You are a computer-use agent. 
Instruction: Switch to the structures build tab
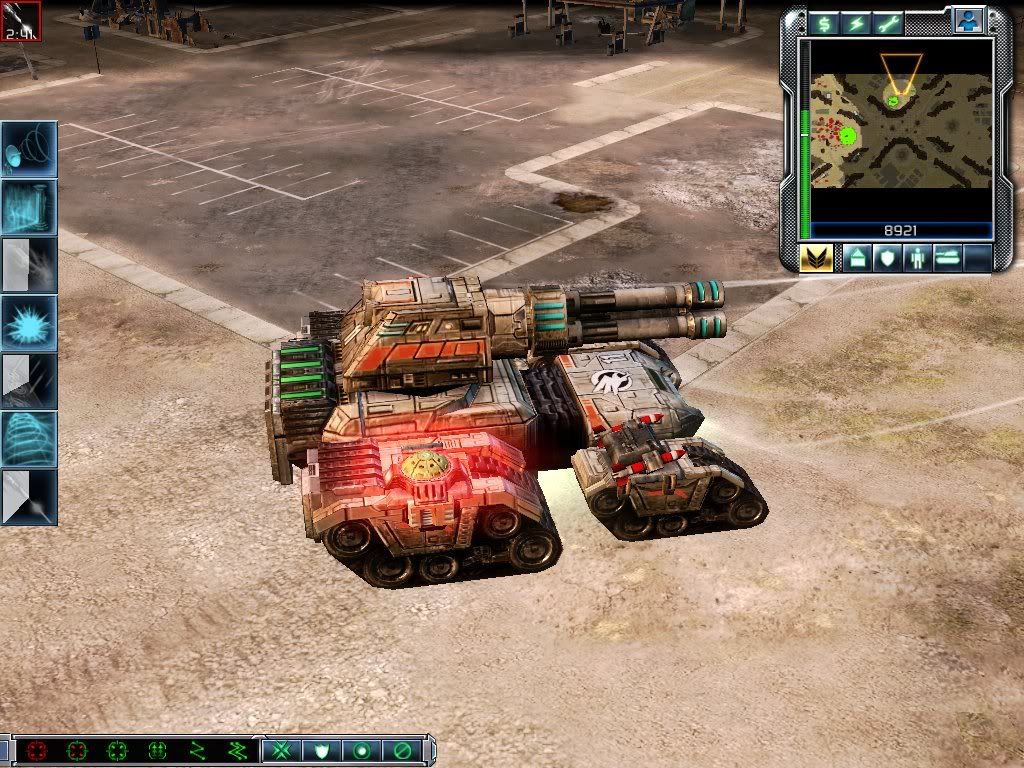click(857, 258)
